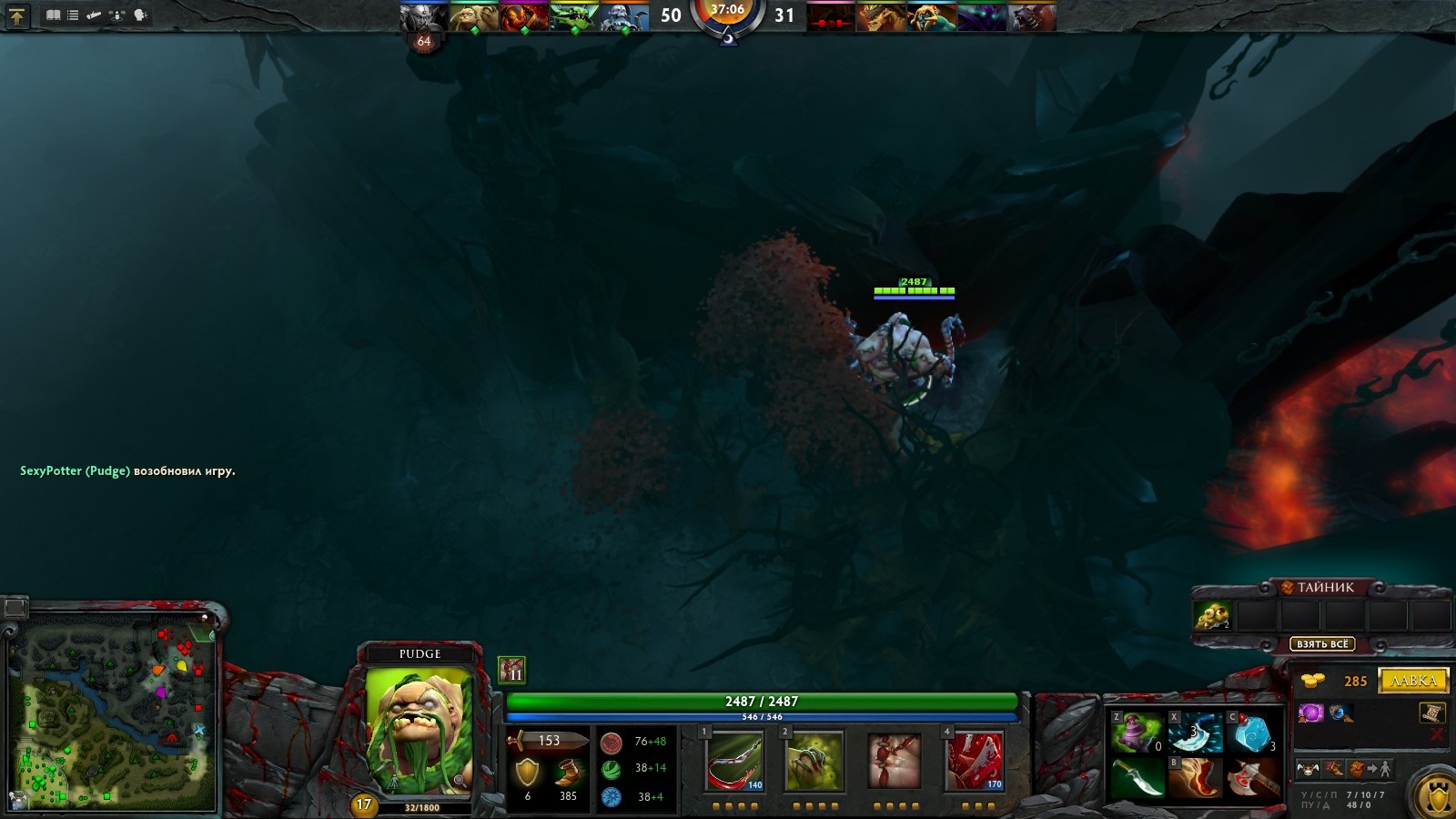
Task: Select the Blink Dagger inventory slot
Action: point(1136,780)
